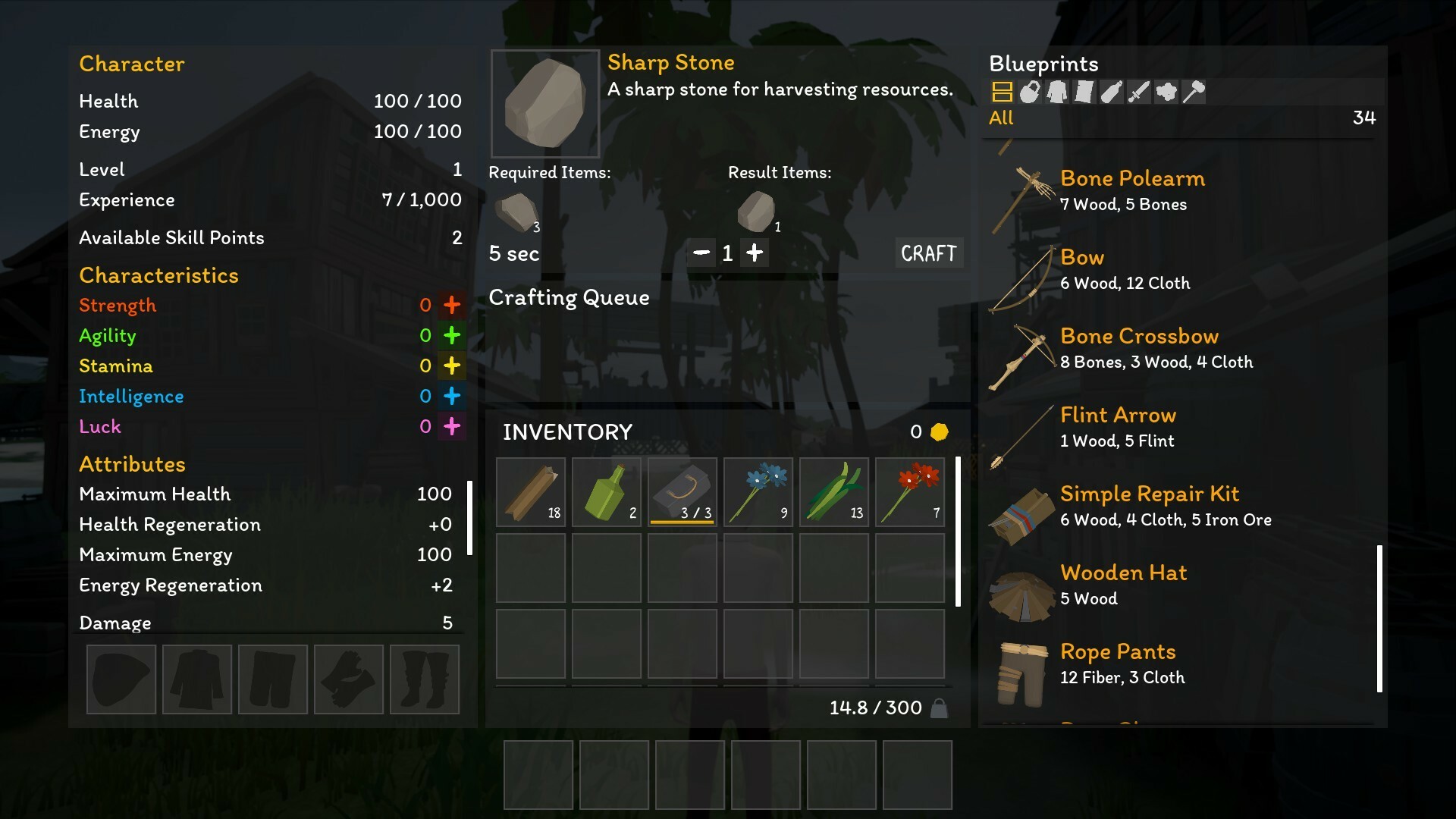Increase craft quantity with plus button
This screenshot has height=819, width=1456.
point(755,253)
